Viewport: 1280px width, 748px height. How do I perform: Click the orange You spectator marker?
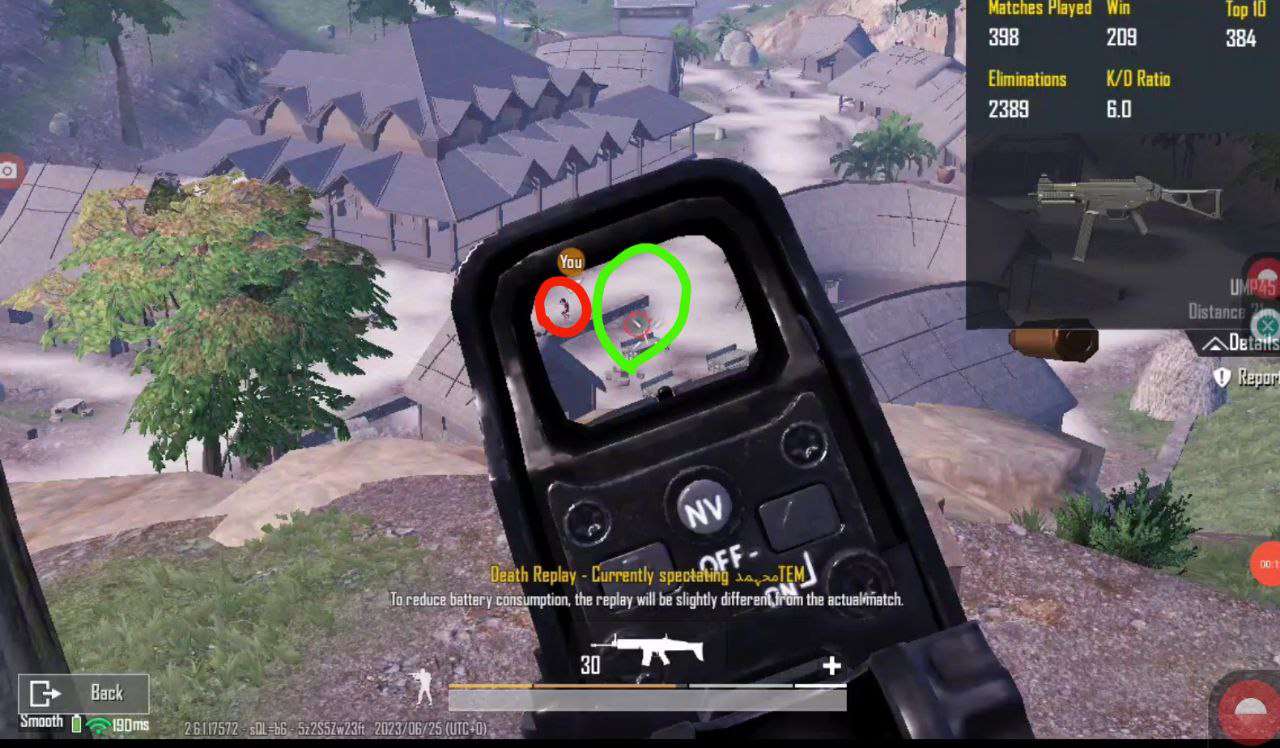coord(571,260)
